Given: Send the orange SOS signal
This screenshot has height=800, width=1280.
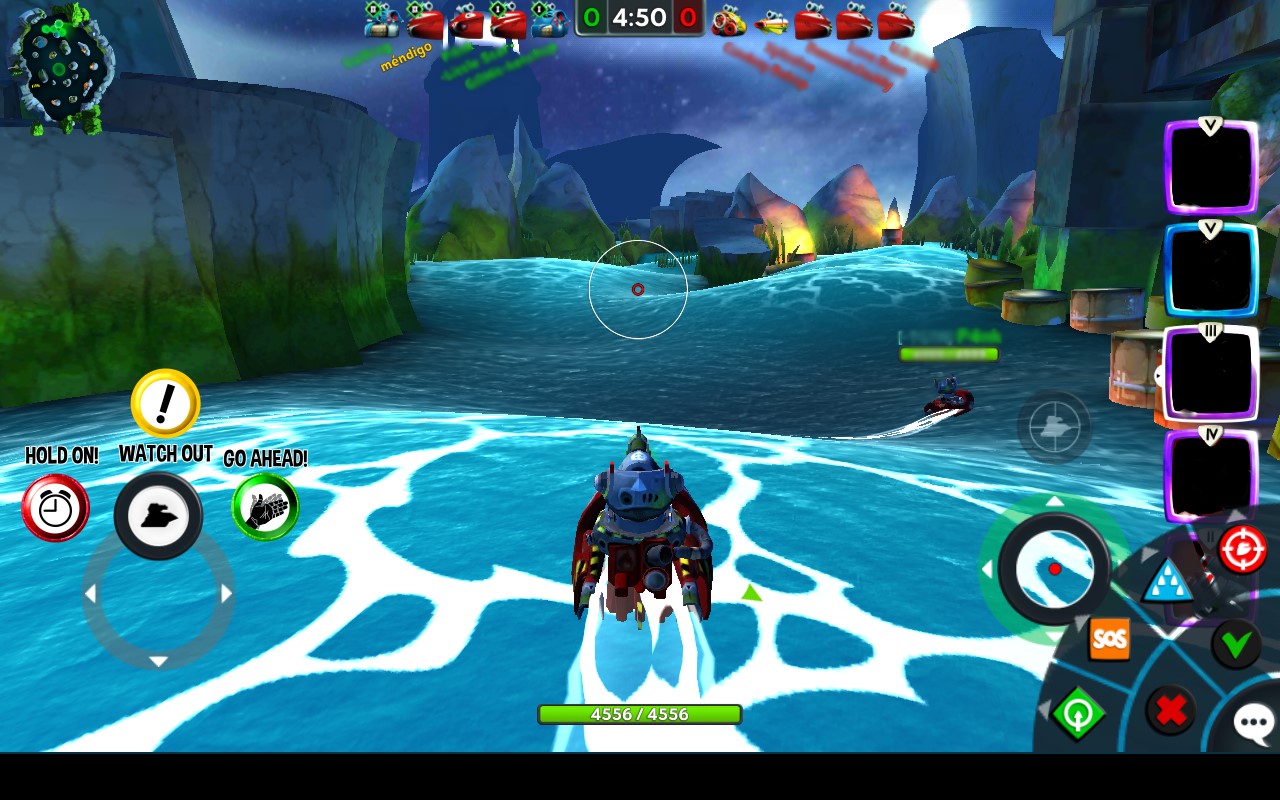Looking at the screenshot, I should (1109, 639).
